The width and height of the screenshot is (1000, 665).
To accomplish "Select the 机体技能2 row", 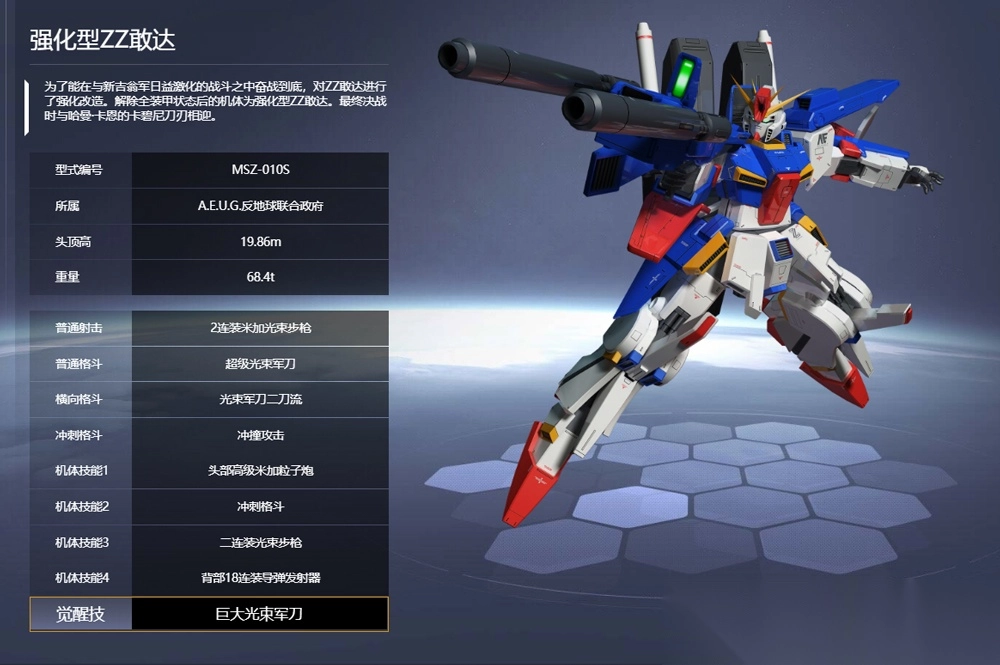I will [209, 506].
